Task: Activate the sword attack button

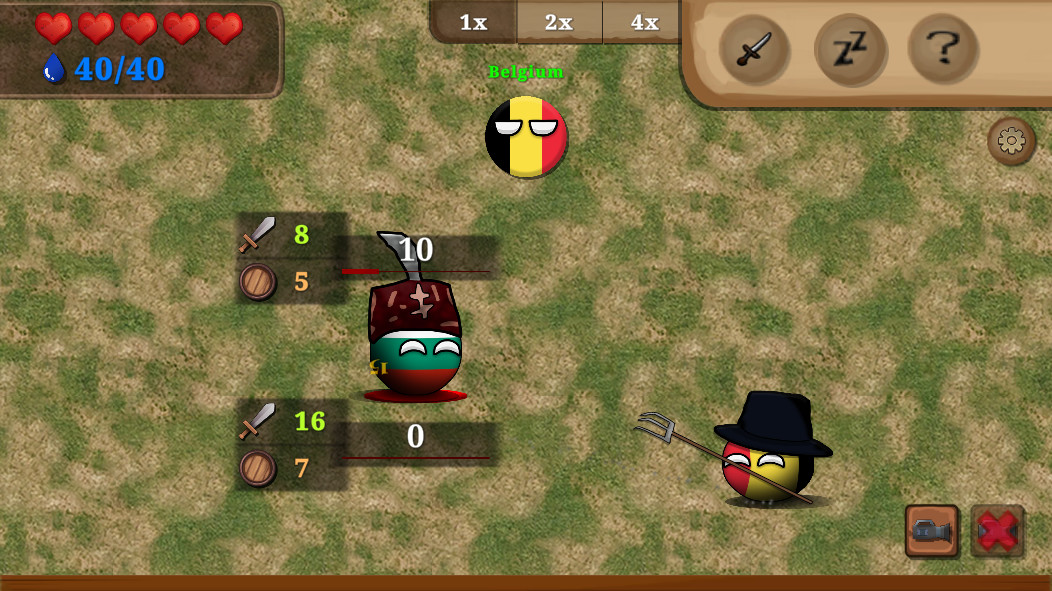Action: (754, 49)
